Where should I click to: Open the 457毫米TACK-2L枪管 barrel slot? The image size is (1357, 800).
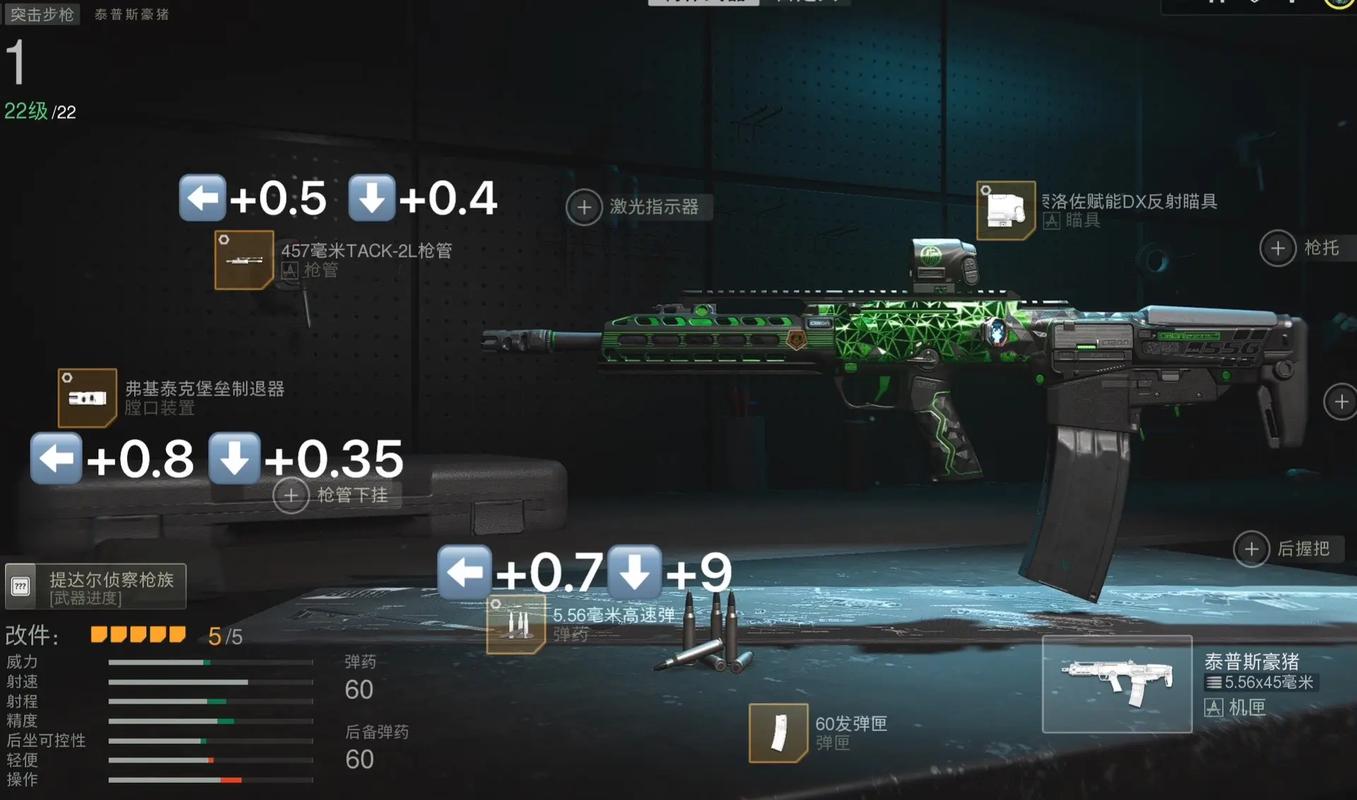tap(244, 261)
